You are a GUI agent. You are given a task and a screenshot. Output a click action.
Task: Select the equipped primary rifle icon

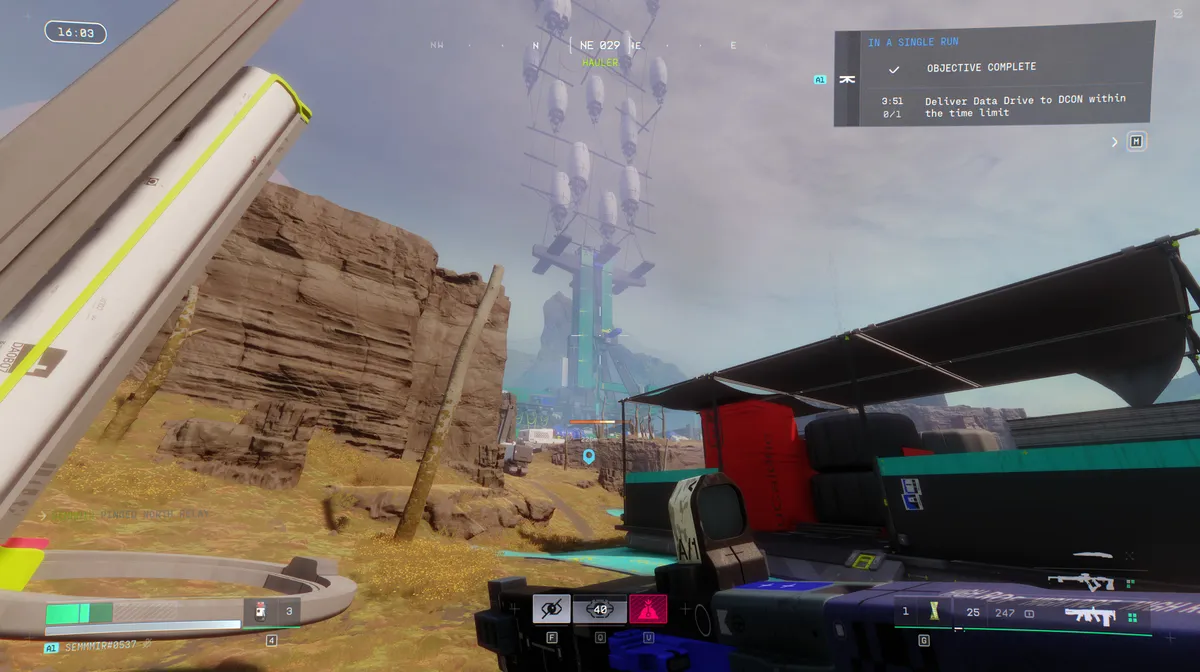click(x=1090, y=615)
